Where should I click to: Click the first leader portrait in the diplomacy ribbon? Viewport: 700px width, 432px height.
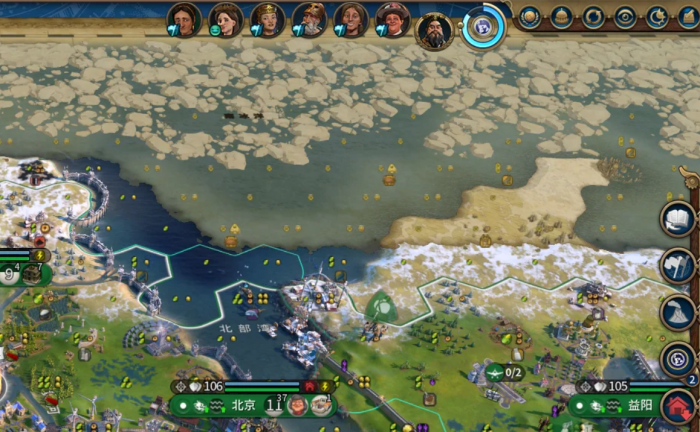click(184, 18)
